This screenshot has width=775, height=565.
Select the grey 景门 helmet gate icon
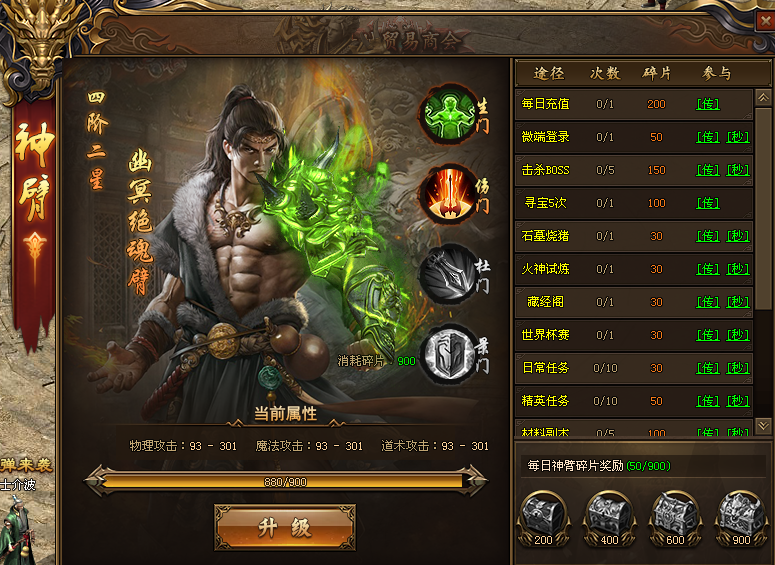446,353
